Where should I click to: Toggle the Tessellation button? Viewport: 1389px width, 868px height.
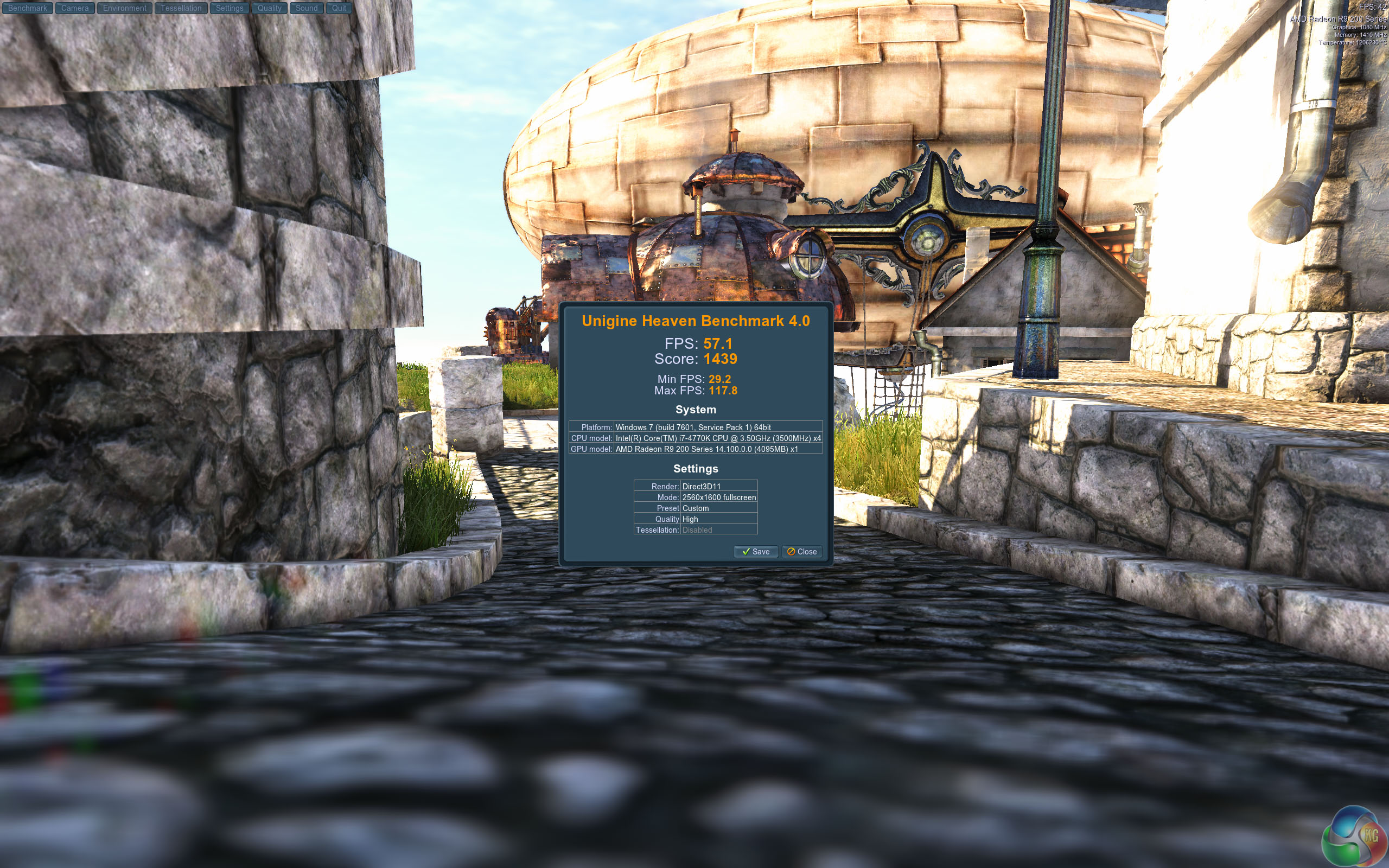(x=181, y=8)
